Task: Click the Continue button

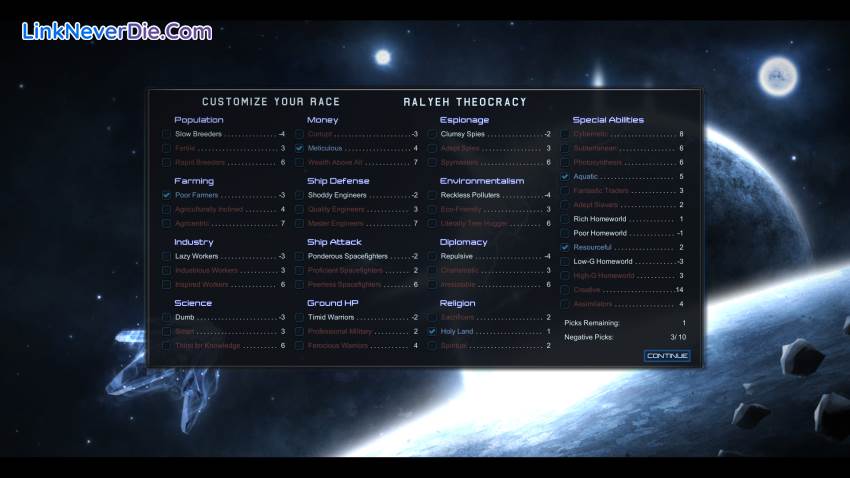Action: [667, 355]
